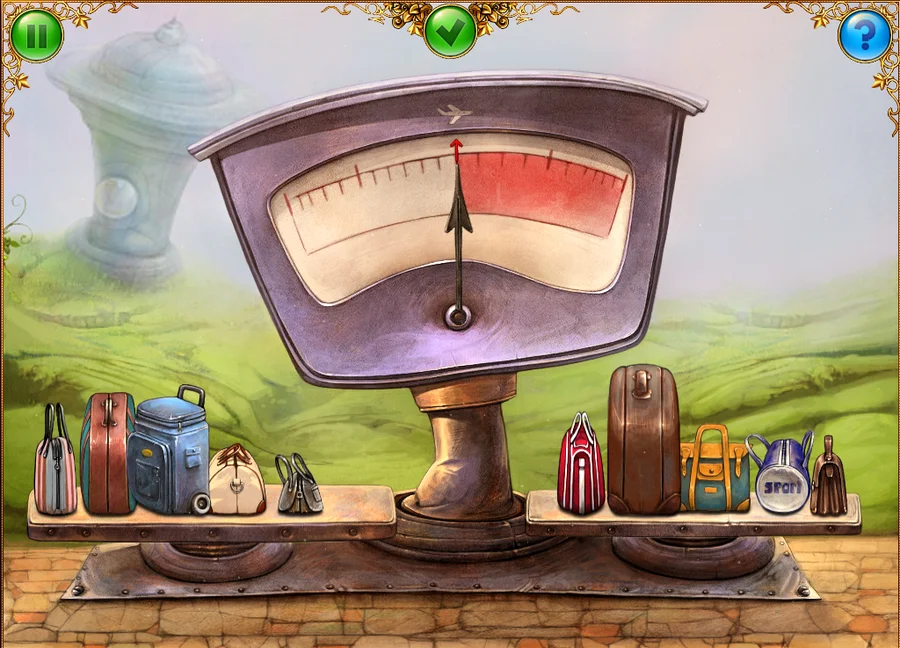The width and height of the screenshot is (900, 648).
Task: Choose the tall brown suitcase
Action: (643, 440)
